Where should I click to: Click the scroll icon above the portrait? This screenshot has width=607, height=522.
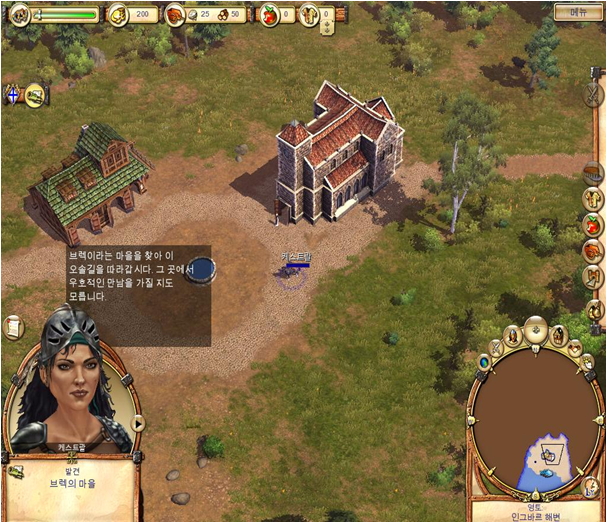coord(14,326)
